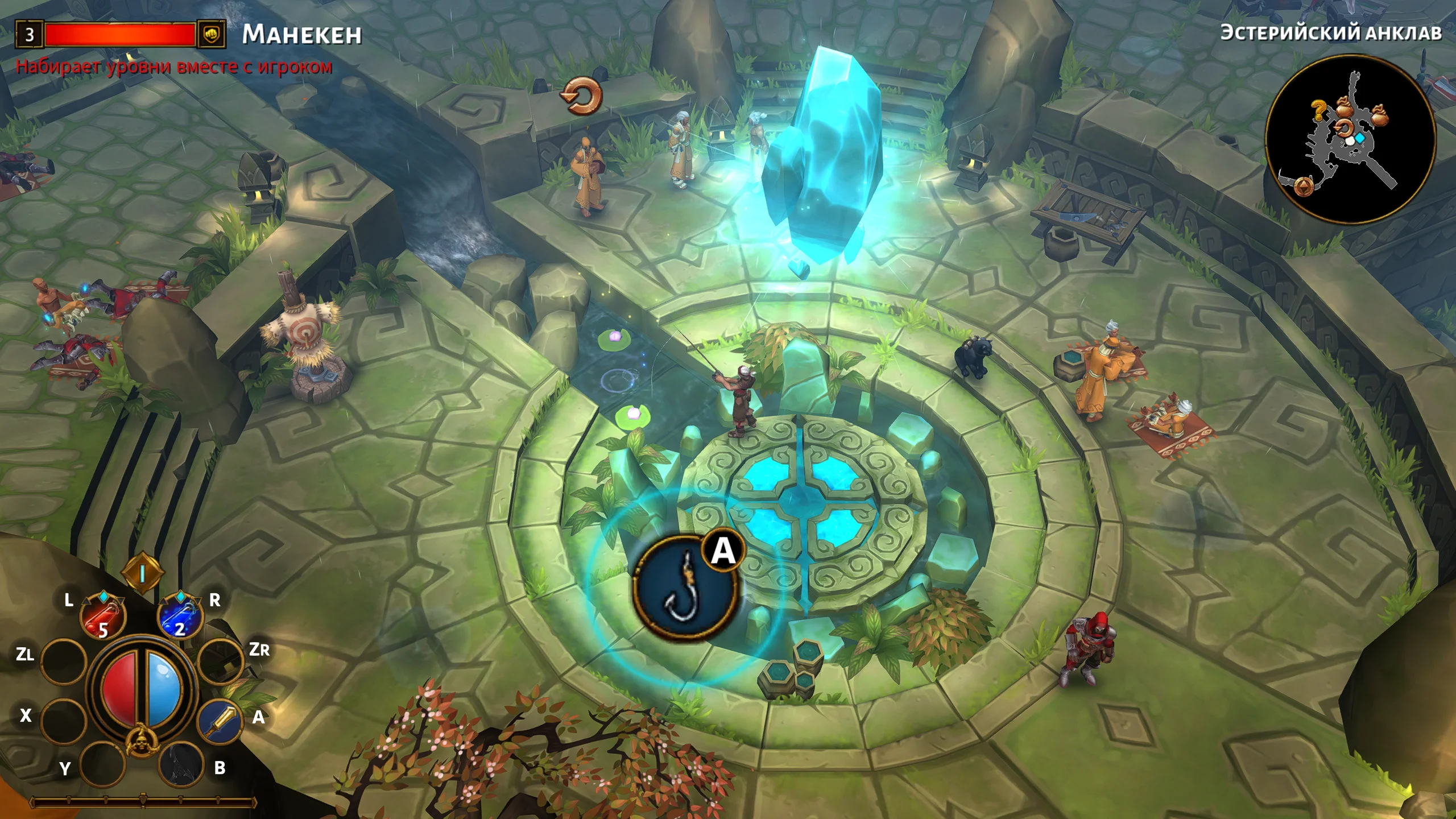Click the gold diamond badge above potions

(x=142, y=573)
